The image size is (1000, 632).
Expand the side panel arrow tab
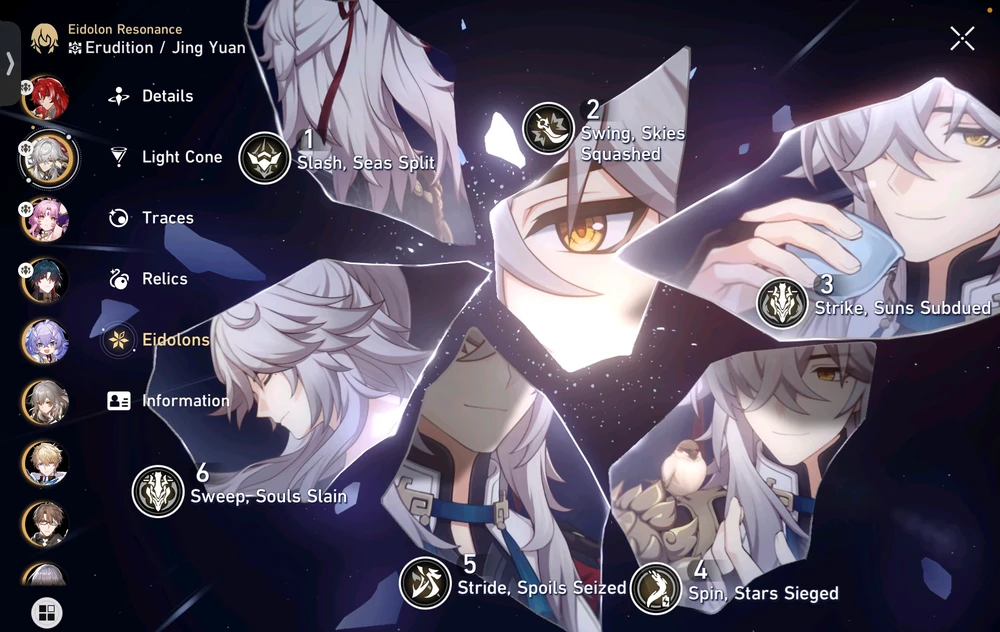(10, 63)
